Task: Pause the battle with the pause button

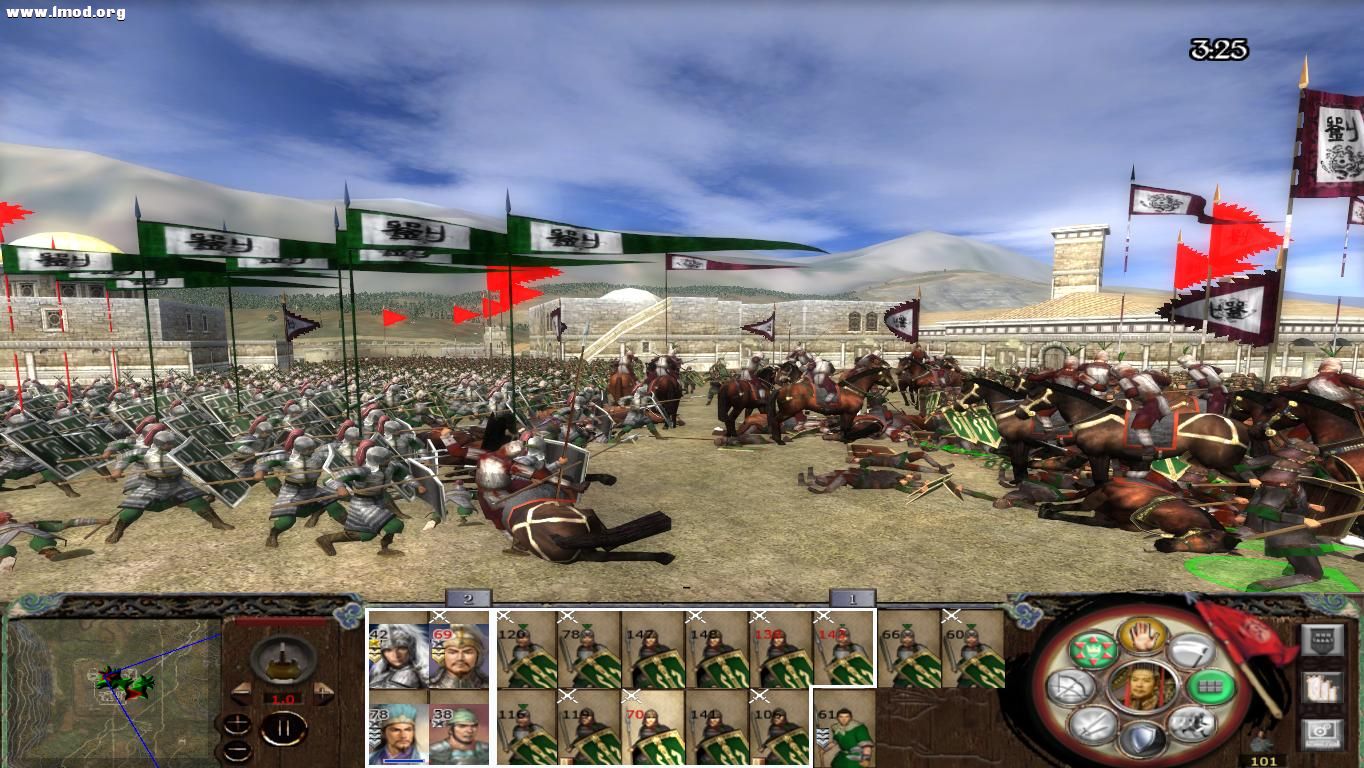Action: tap(284, 727)
